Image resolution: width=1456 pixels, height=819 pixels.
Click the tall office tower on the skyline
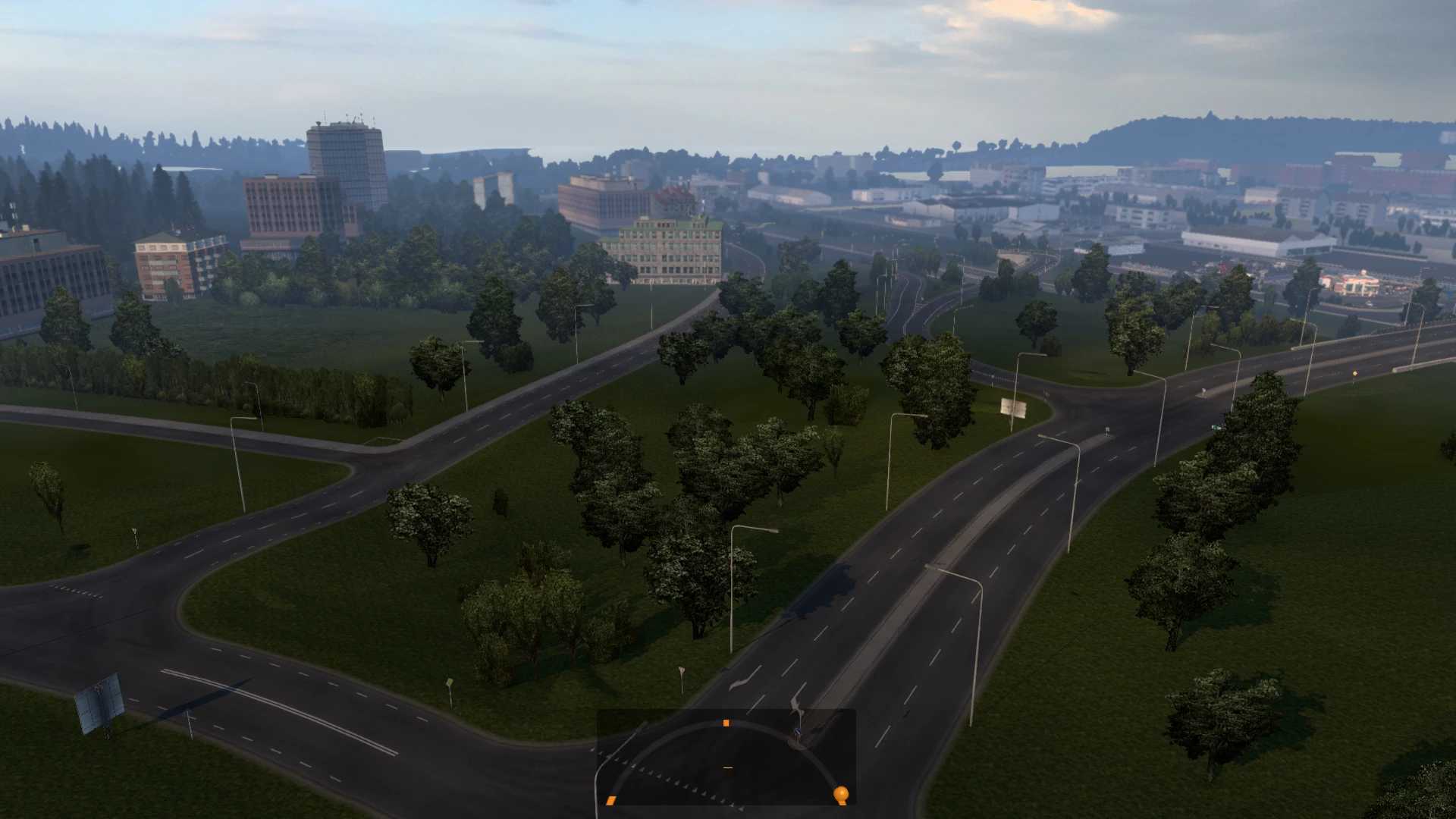click(x=345, y=174)
